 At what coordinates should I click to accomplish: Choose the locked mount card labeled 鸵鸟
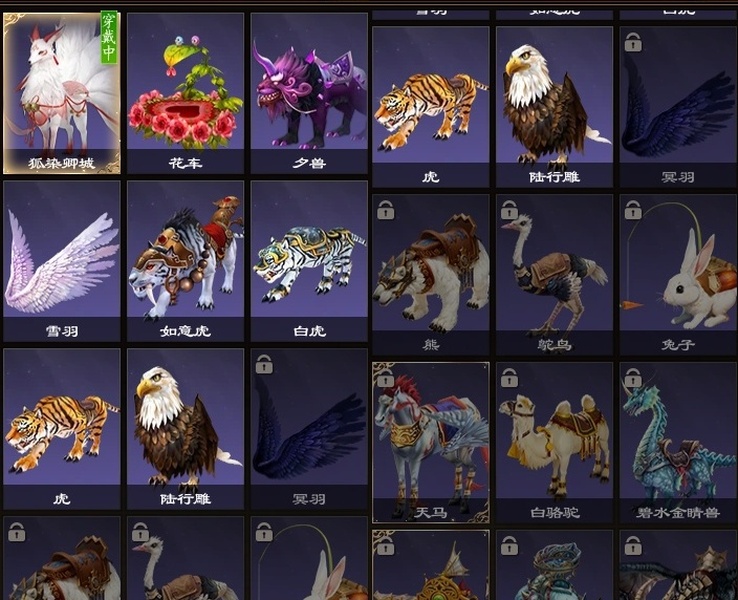554,272
